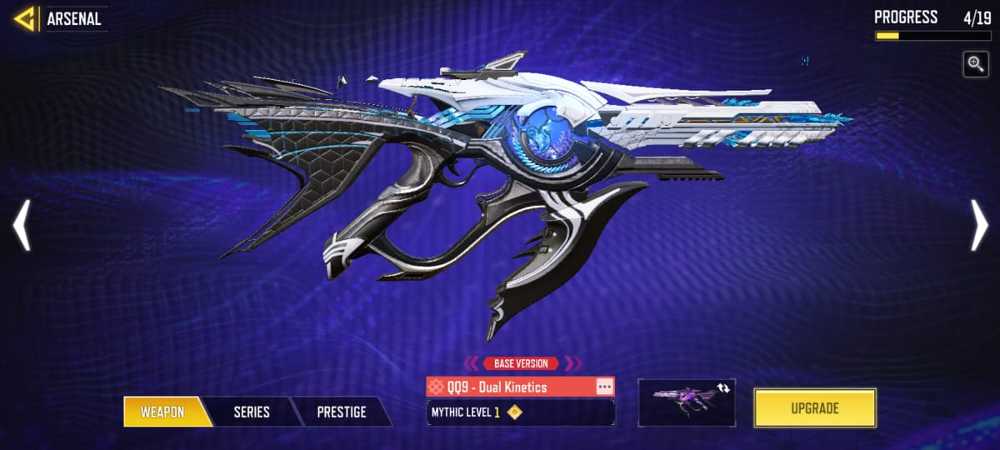Upgrade the mythic weapon
The height and width of the screenshot is (450, 1000).
[x=815, y=408]
